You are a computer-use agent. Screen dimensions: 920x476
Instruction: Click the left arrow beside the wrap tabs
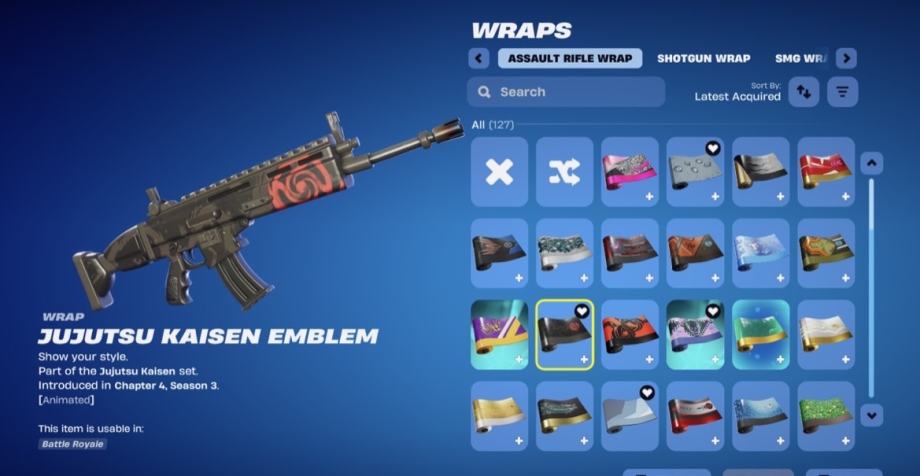tap(479, 58)
